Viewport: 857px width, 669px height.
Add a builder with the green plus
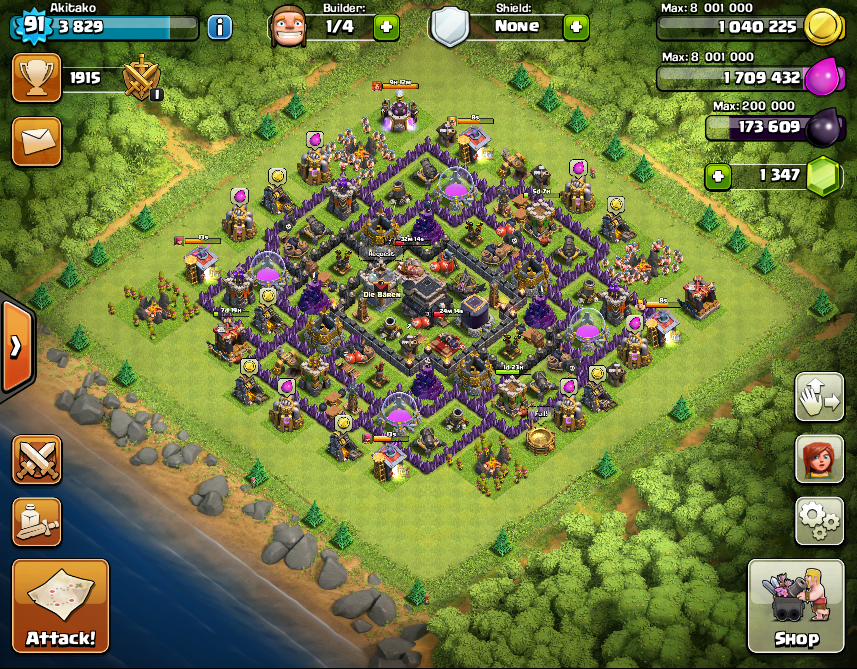[386, 27]
